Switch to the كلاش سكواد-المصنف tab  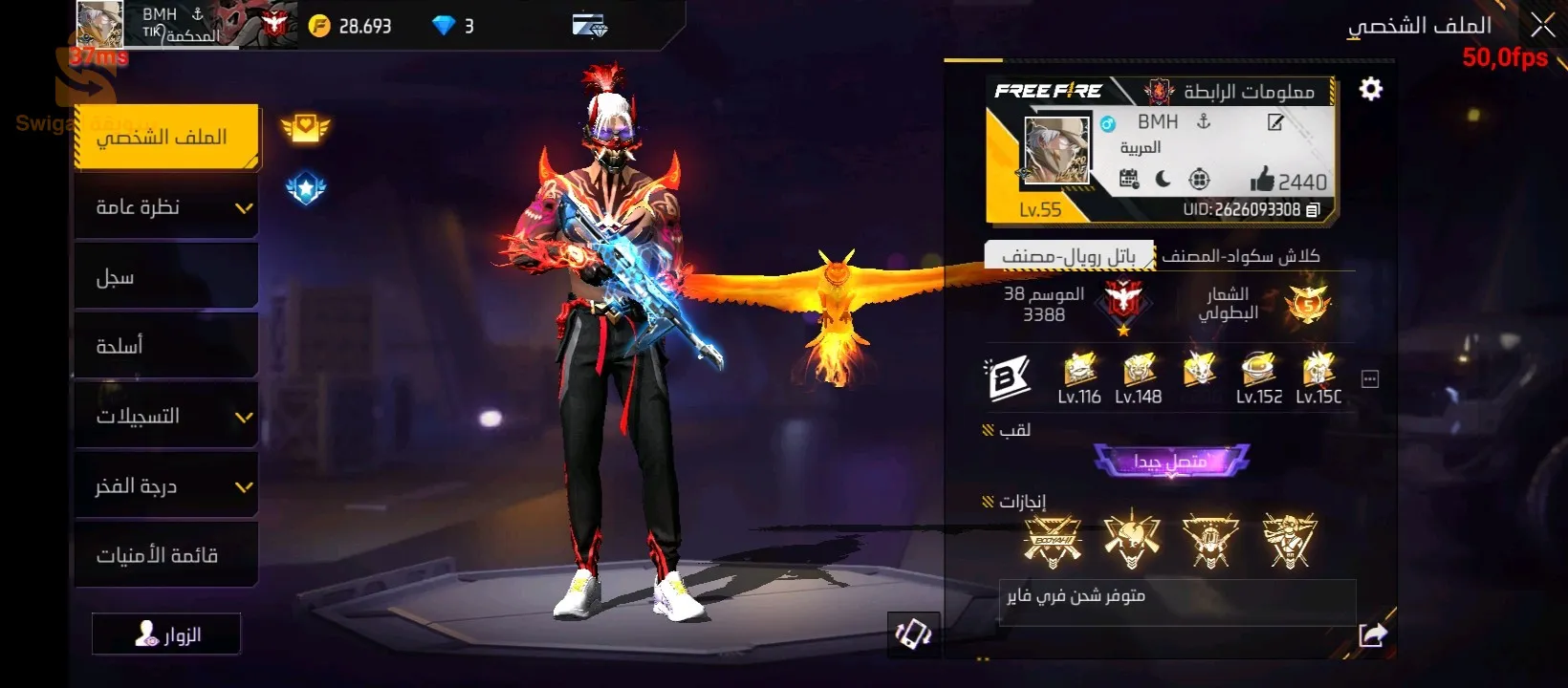pyautogui.click(x=1241, y=255)
